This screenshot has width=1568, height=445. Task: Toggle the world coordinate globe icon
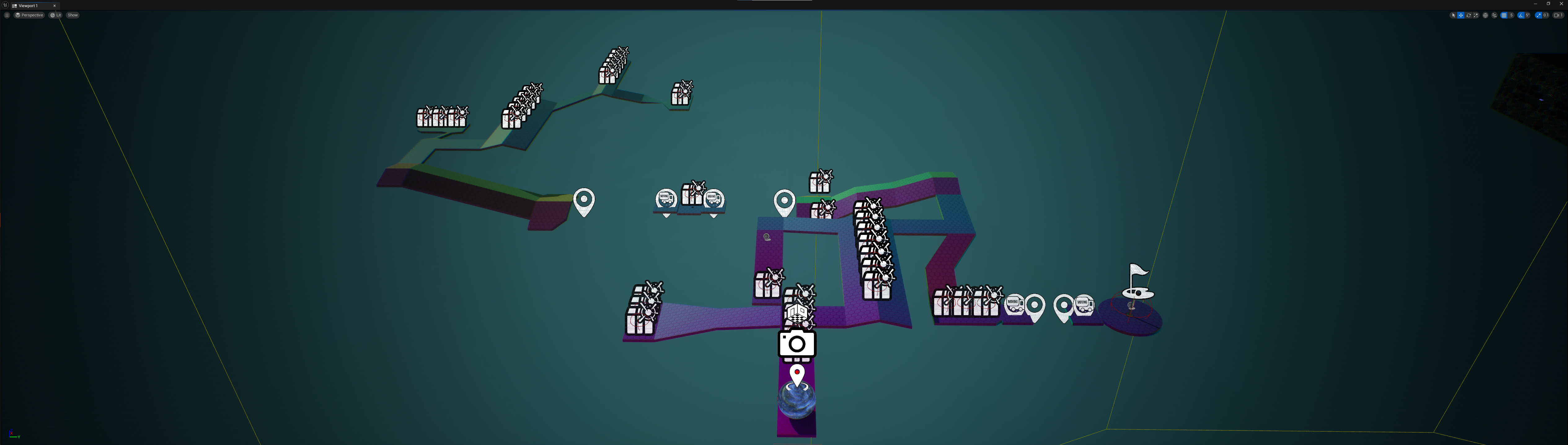tap(1485, 16)
